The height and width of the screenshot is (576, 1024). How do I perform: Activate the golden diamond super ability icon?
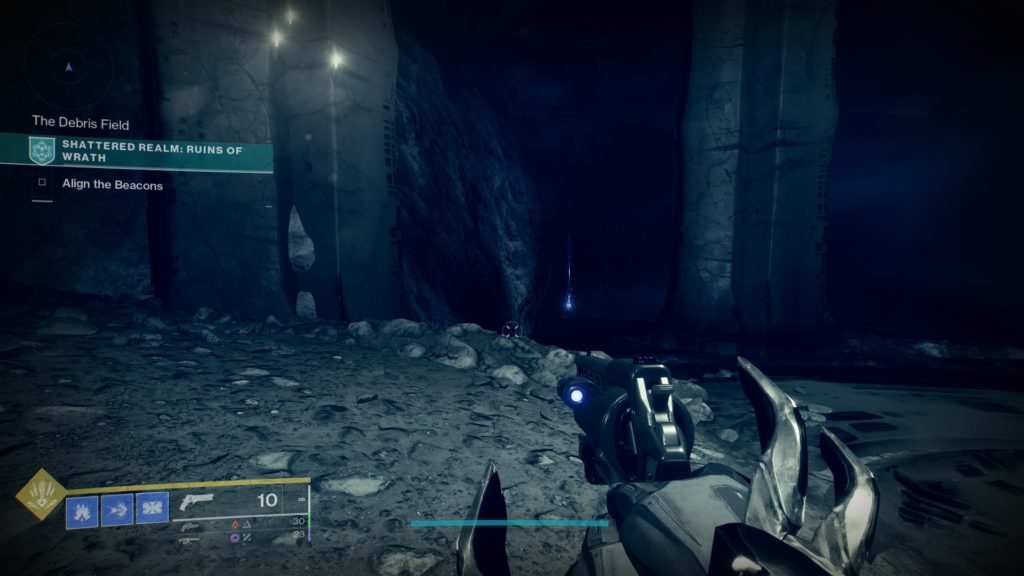41,494
